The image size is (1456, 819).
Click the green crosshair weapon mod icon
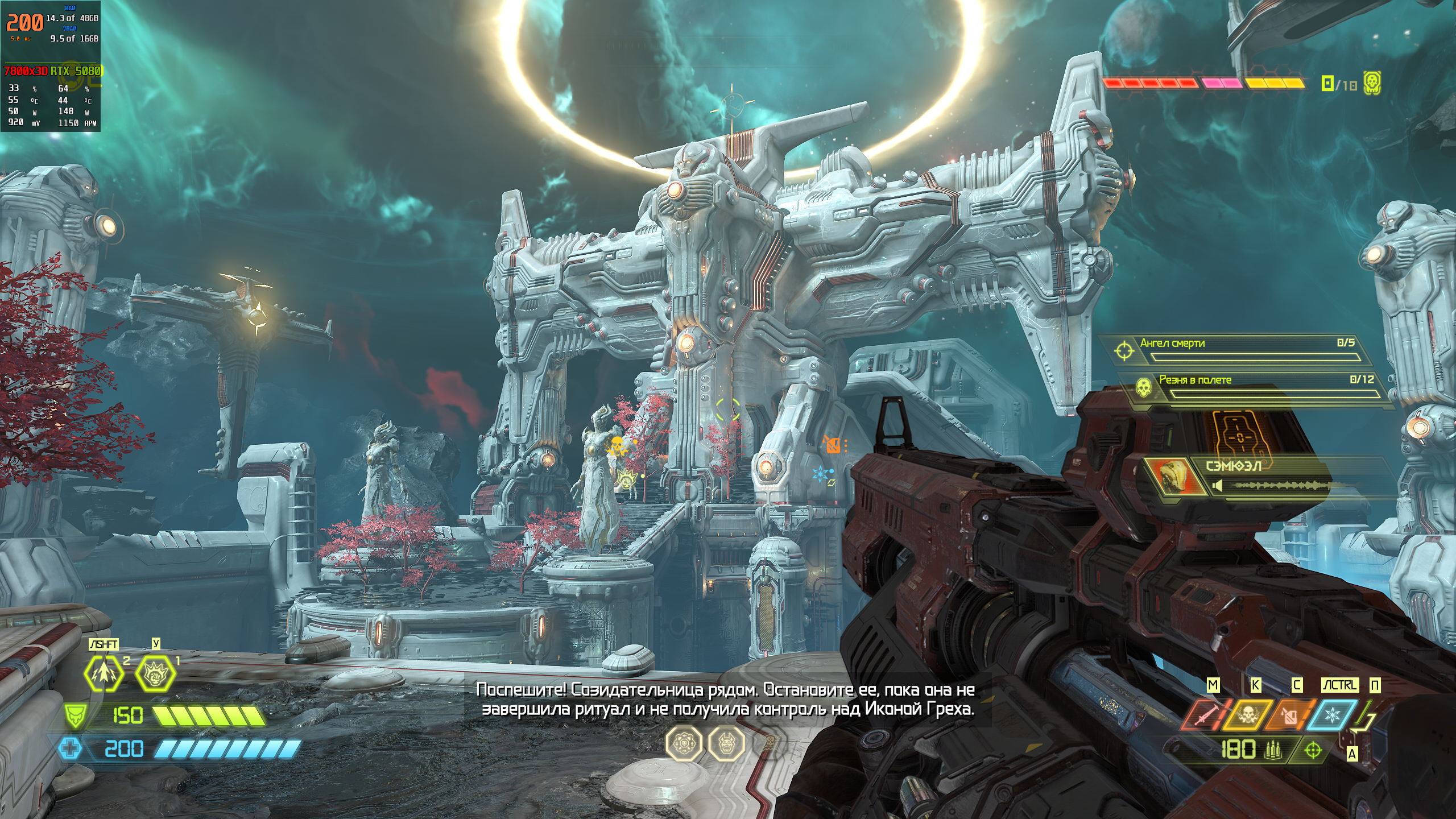[x=1313, y=751]
